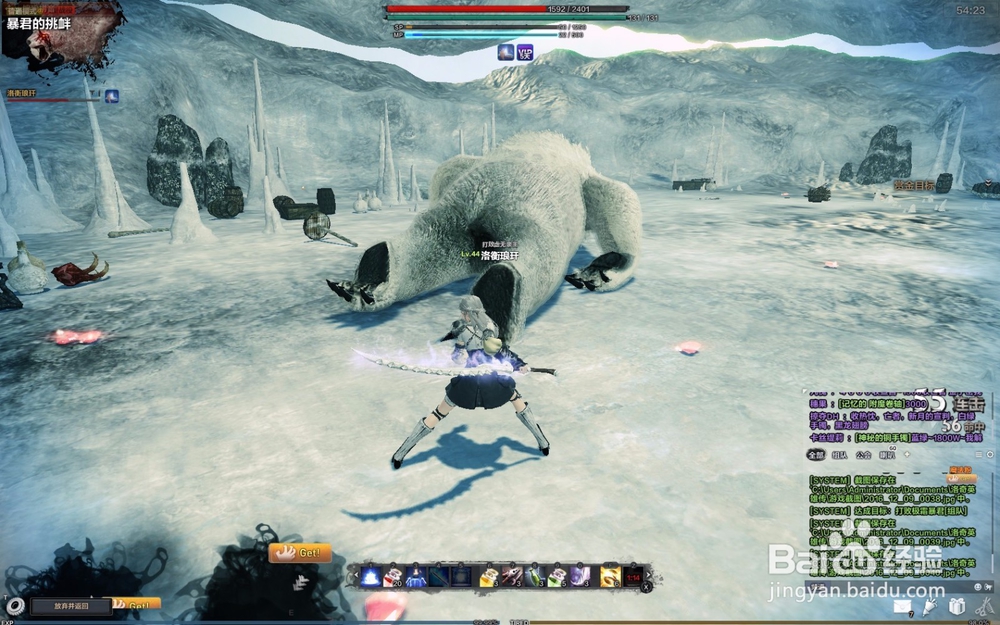Select the blue robe item slot

tap(415, 576)
